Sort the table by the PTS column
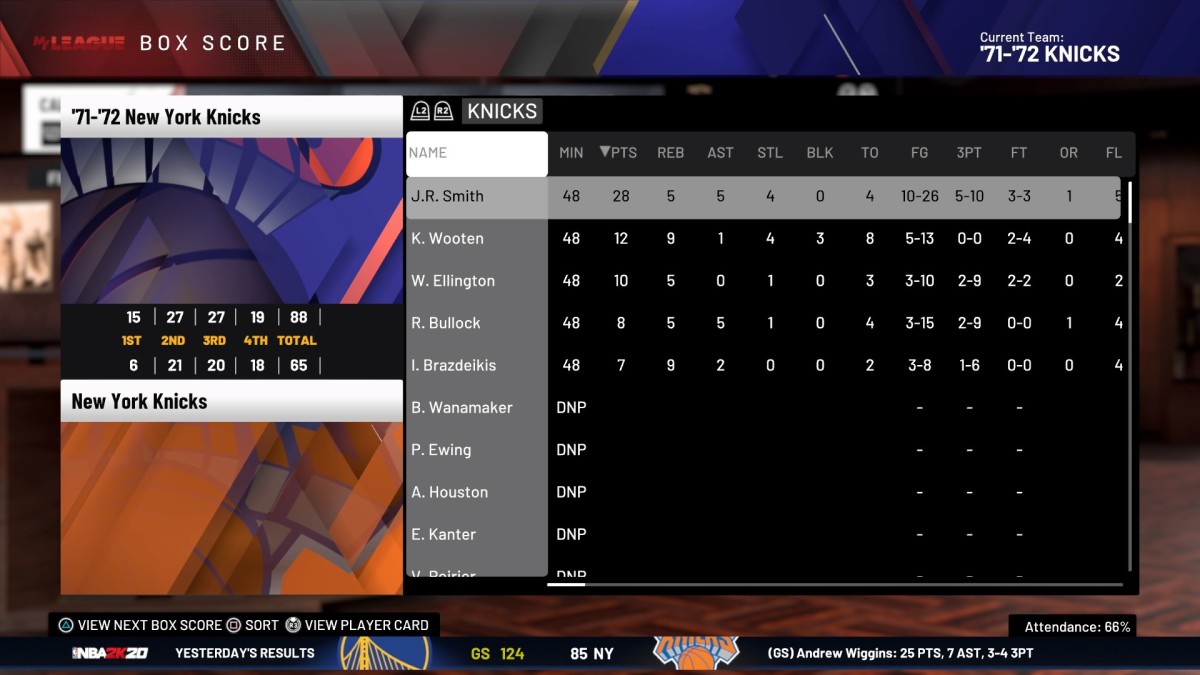 (619, 153)
